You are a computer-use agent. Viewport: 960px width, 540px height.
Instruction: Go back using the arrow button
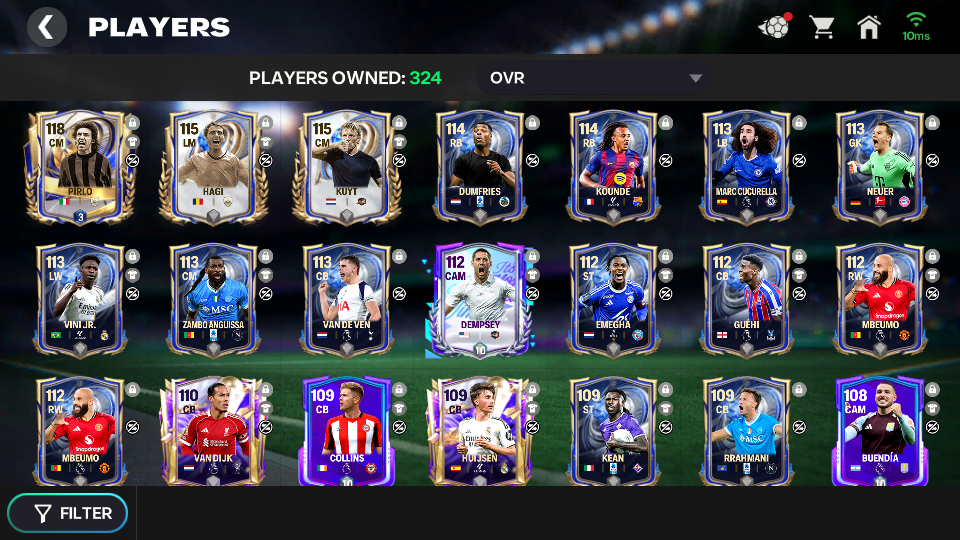click(46, 27)
